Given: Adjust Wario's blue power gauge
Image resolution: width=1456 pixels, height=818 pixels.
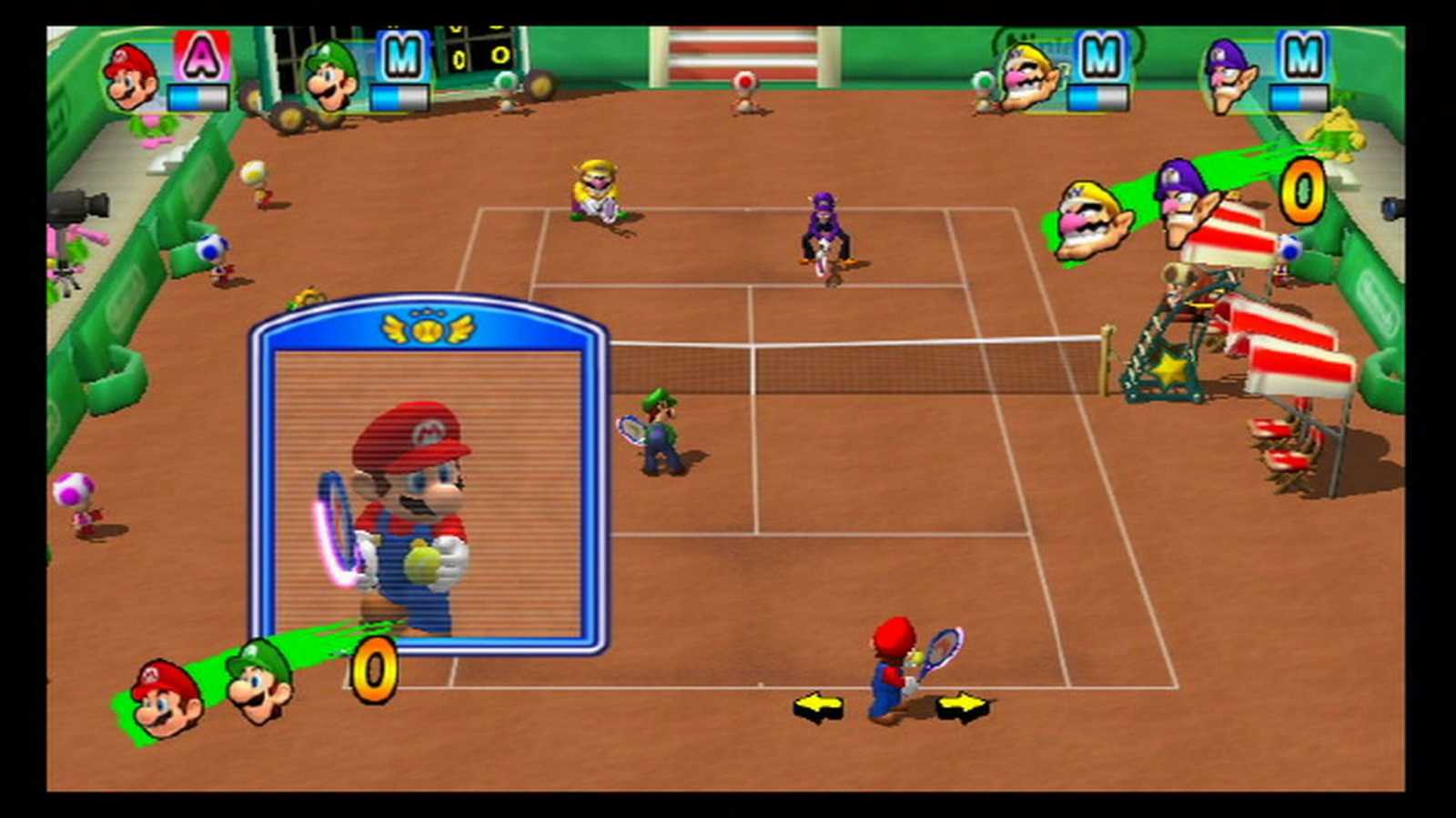Looking at the screenshot, I should [1098, 96].
